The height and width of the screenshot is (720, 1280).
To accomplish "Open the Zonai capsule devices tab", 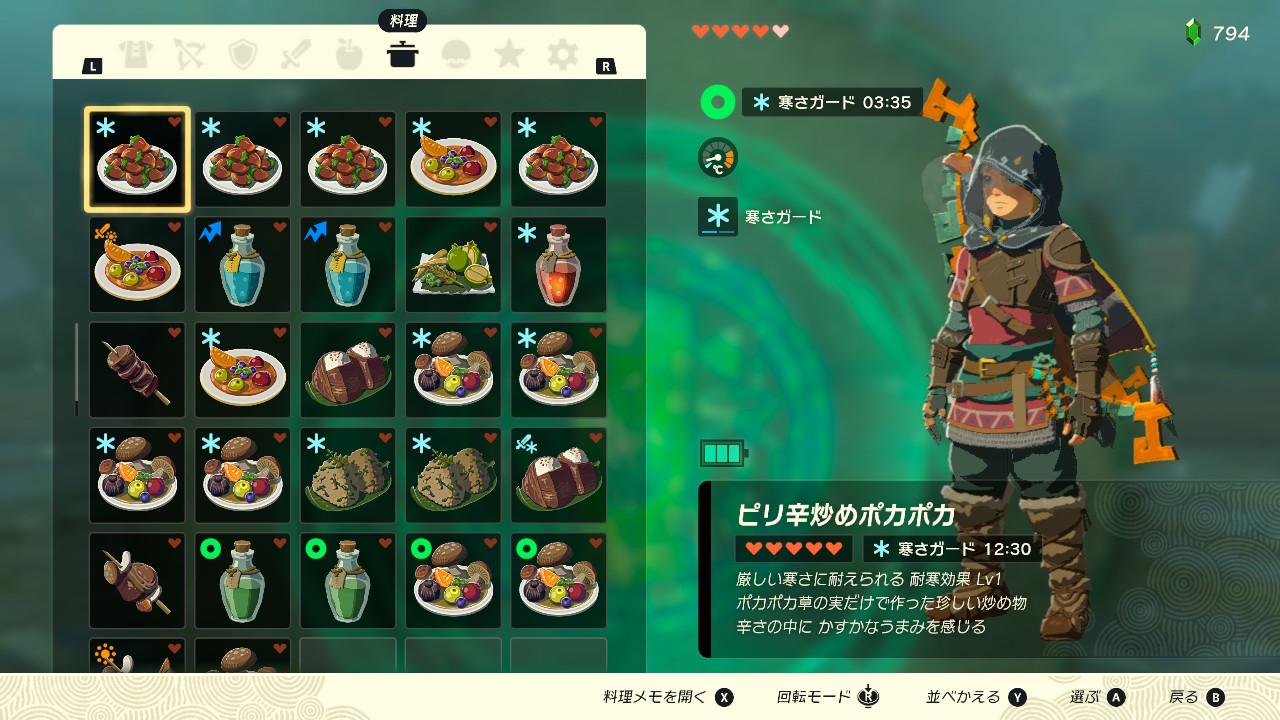I will pyautogui.click(x=456, y=55).
